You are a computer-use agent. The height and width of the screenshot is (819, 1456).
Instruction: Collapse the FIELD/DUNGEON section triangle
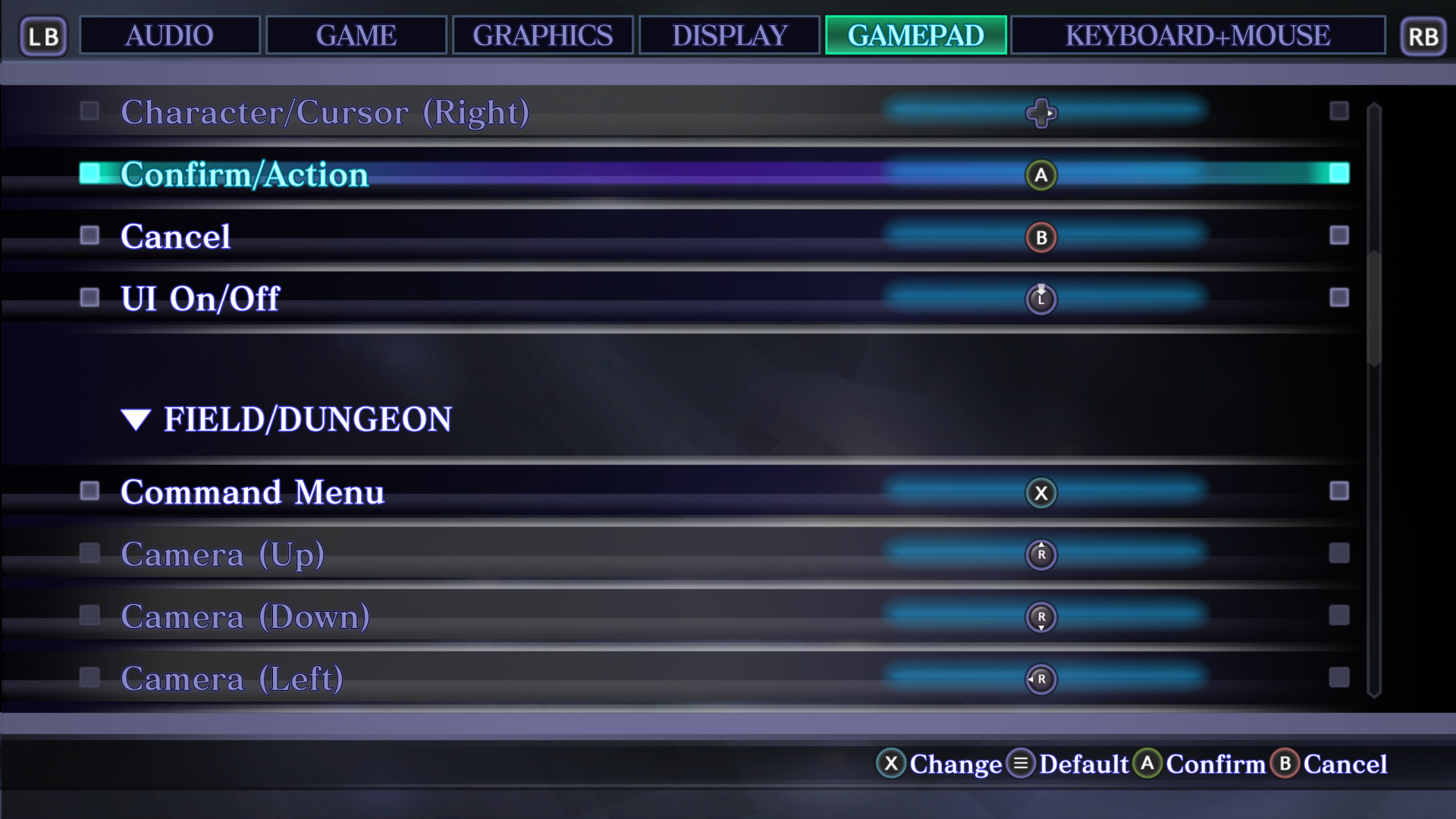(x=136, y=419)
